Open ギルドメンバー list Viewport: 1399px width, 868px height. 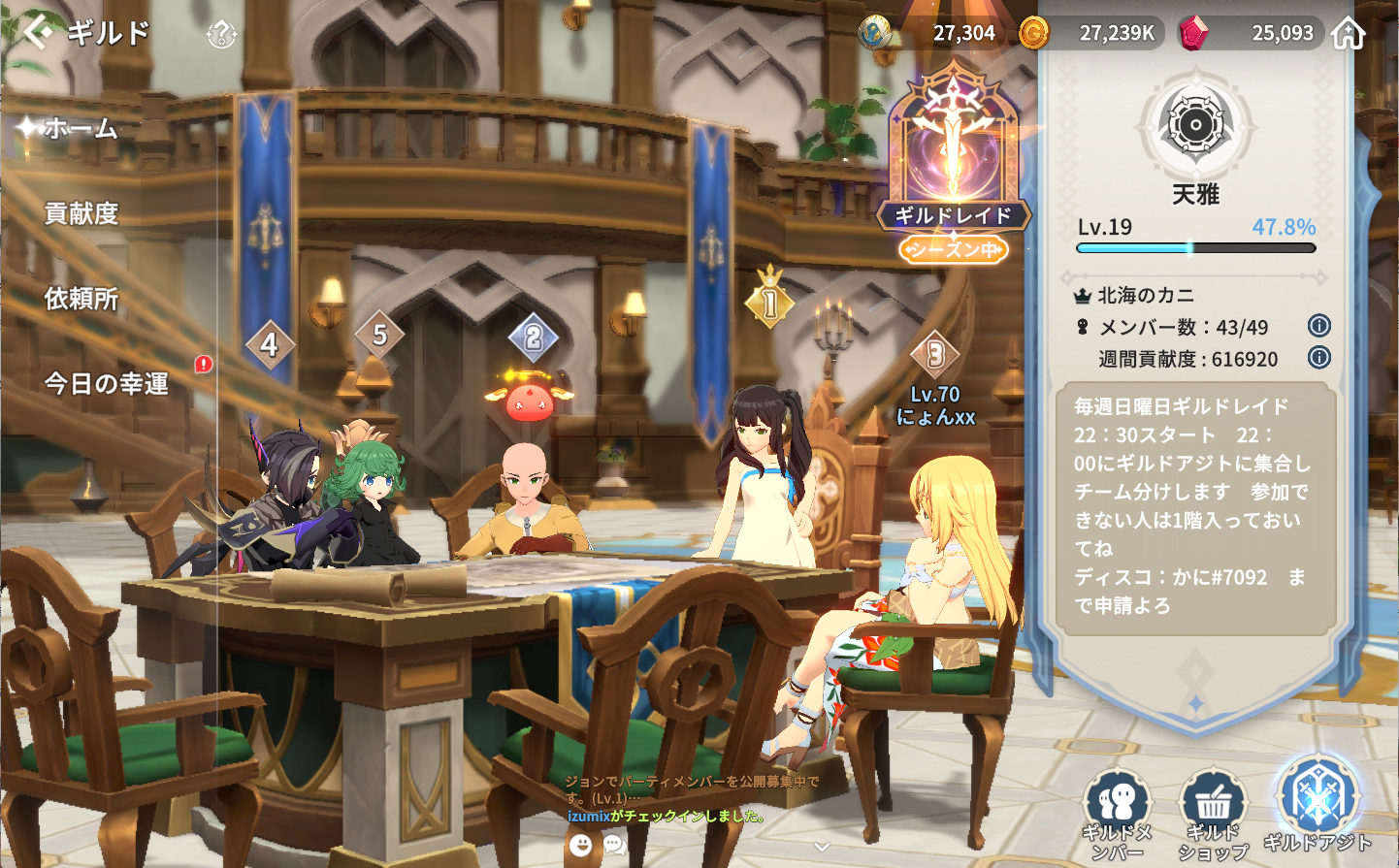pos(1117,815)
